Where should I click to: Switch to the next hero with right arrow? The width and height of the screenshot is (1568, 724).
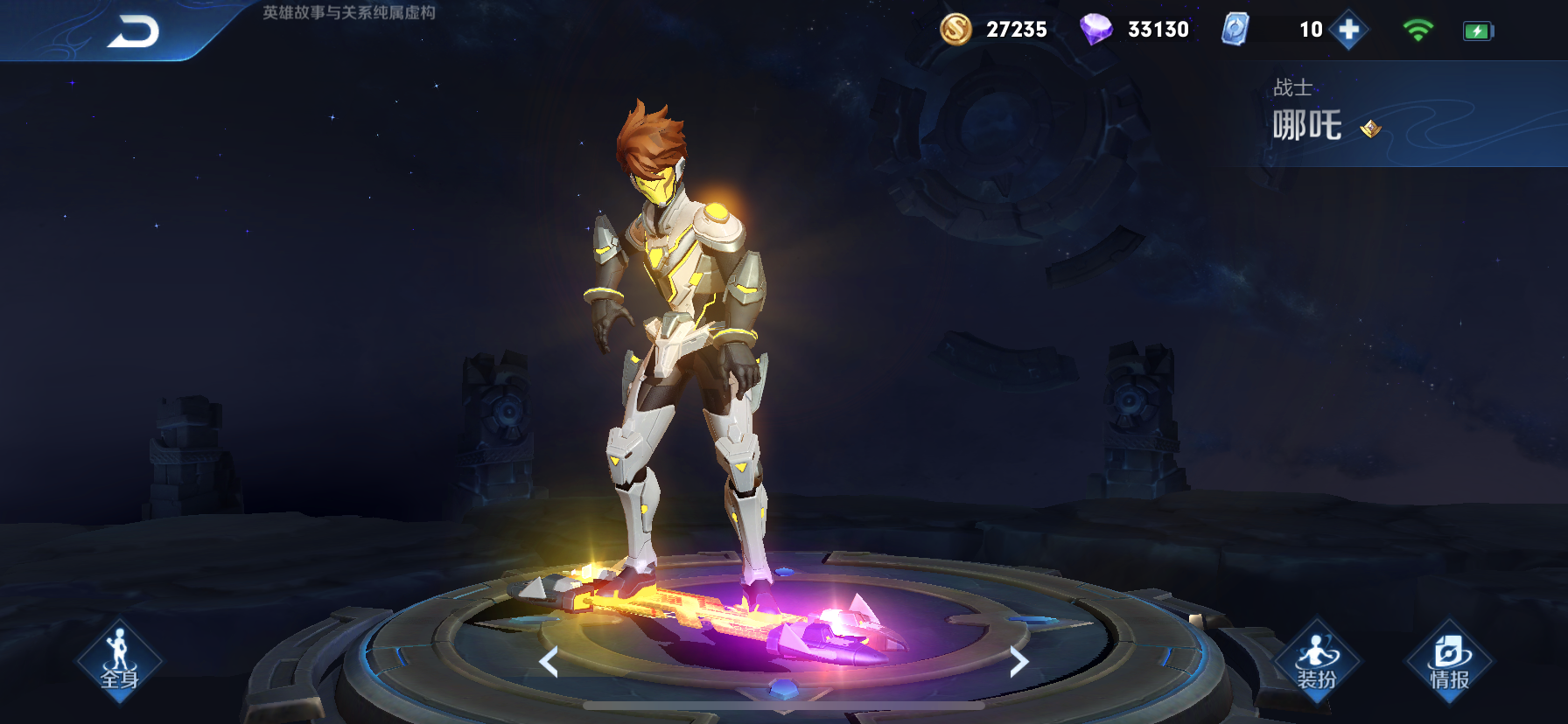point(1018,662)
